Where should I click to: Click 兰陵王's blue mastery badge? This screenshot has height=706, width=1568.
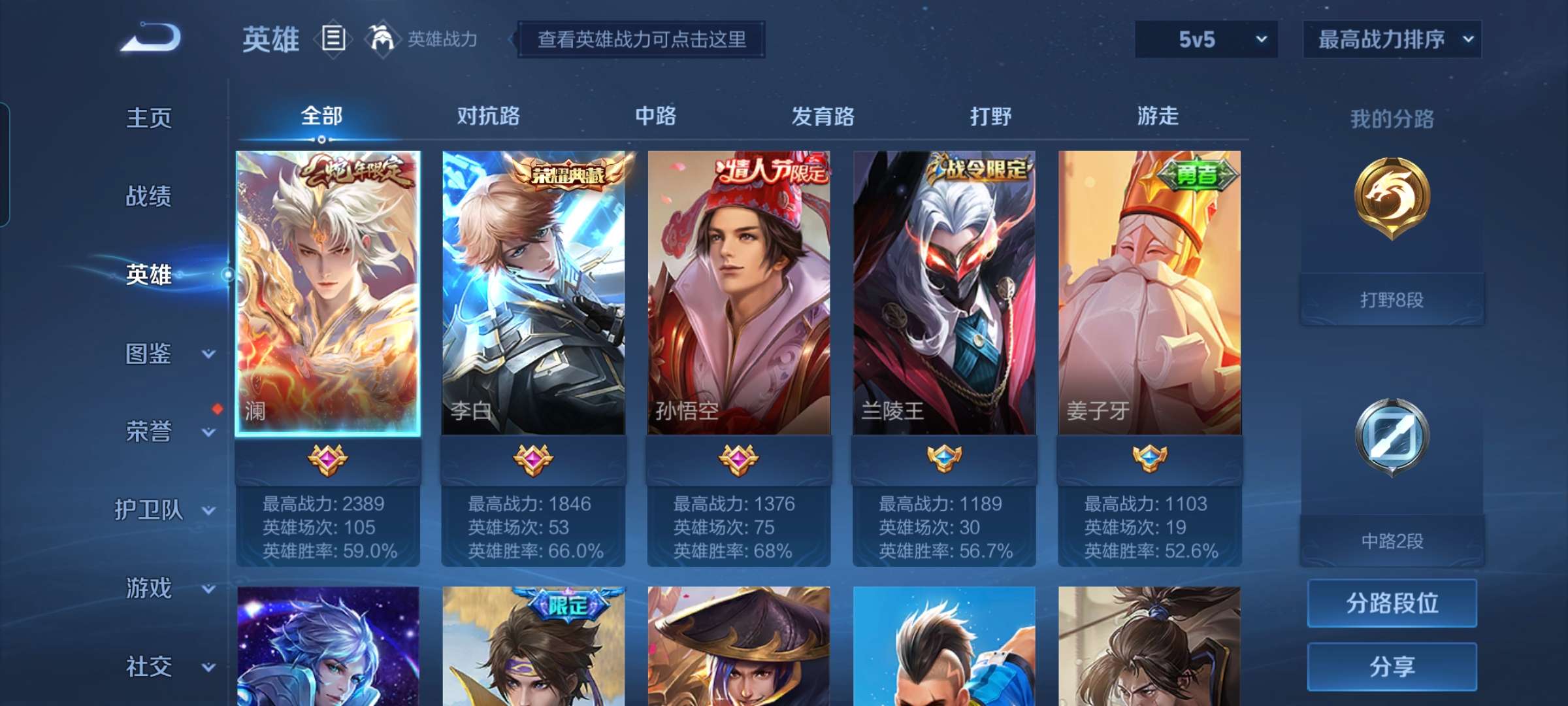[x=943, y=459]
